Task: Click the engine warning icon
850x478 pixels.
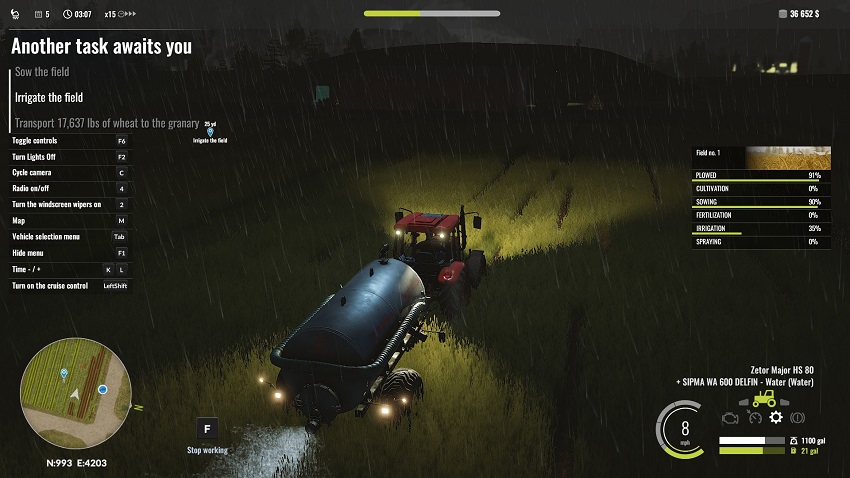Action: [x=730, y=416]
